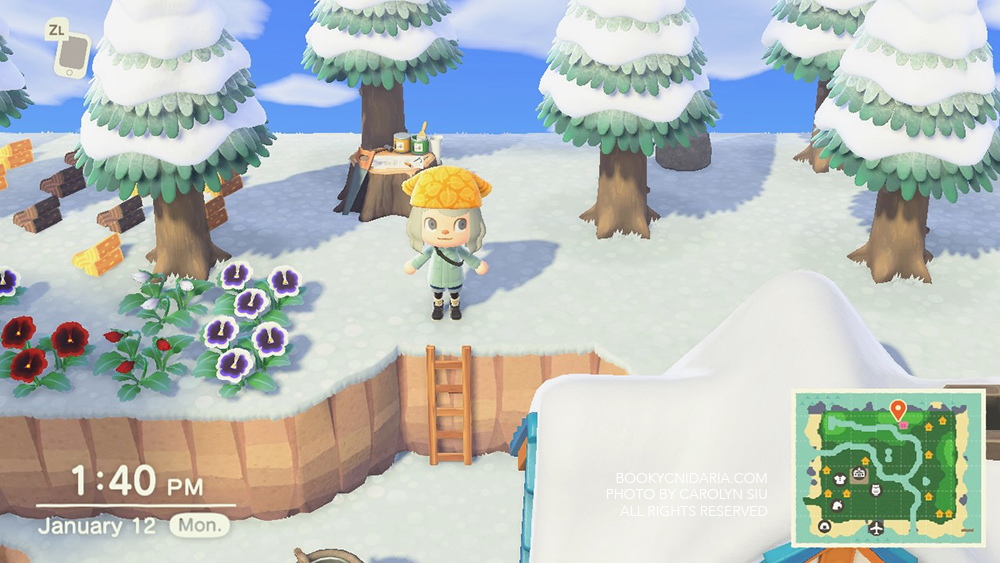This screenshot has width=1000, height=563.
Task: Click the museum owl marker on minimap
Action: (876, 490)
